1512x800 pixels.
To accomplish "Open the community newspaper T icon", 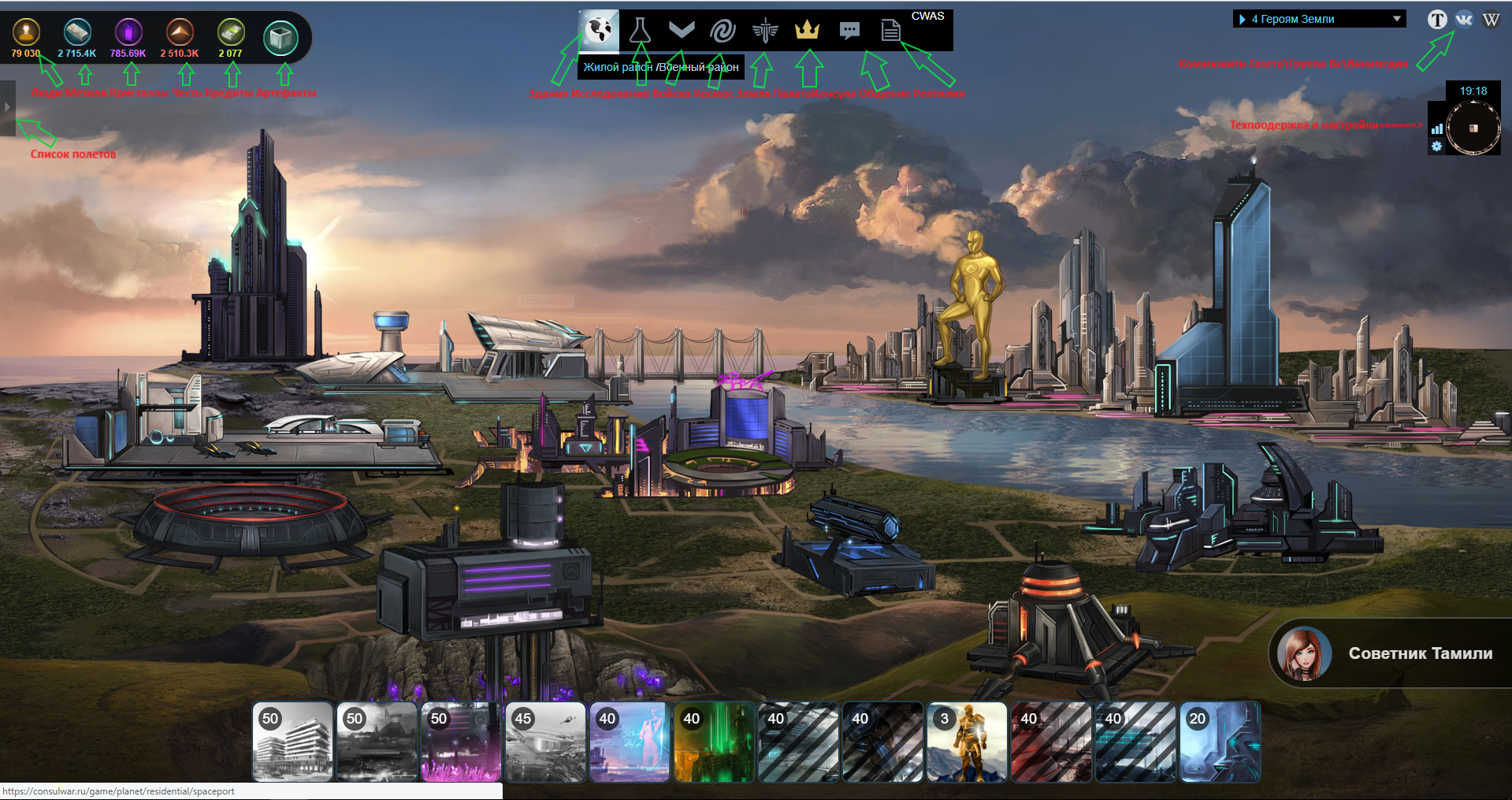I will click(x=1437, y=20).
